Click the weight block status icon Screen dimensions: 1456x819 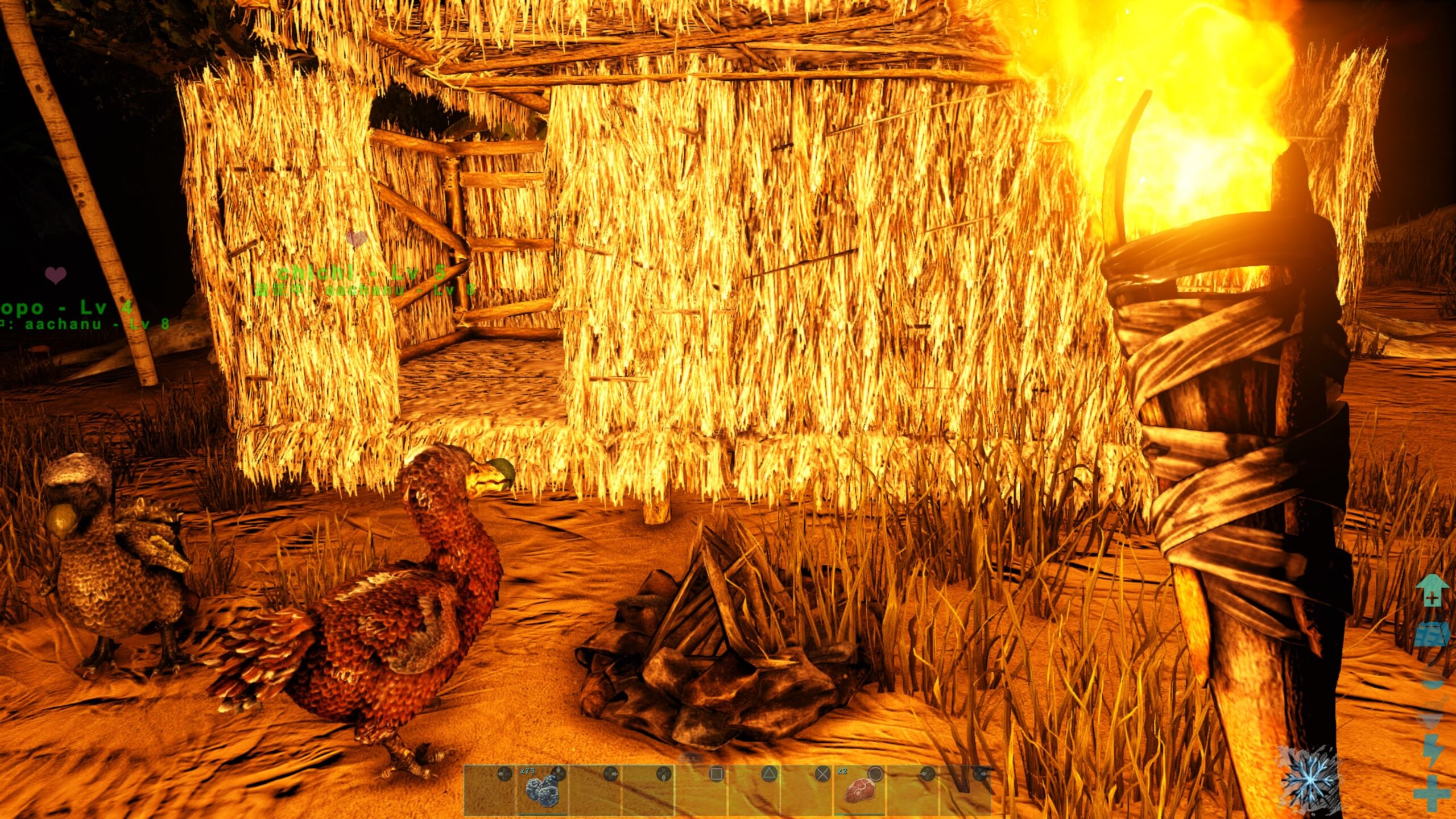pos(1432,635)
